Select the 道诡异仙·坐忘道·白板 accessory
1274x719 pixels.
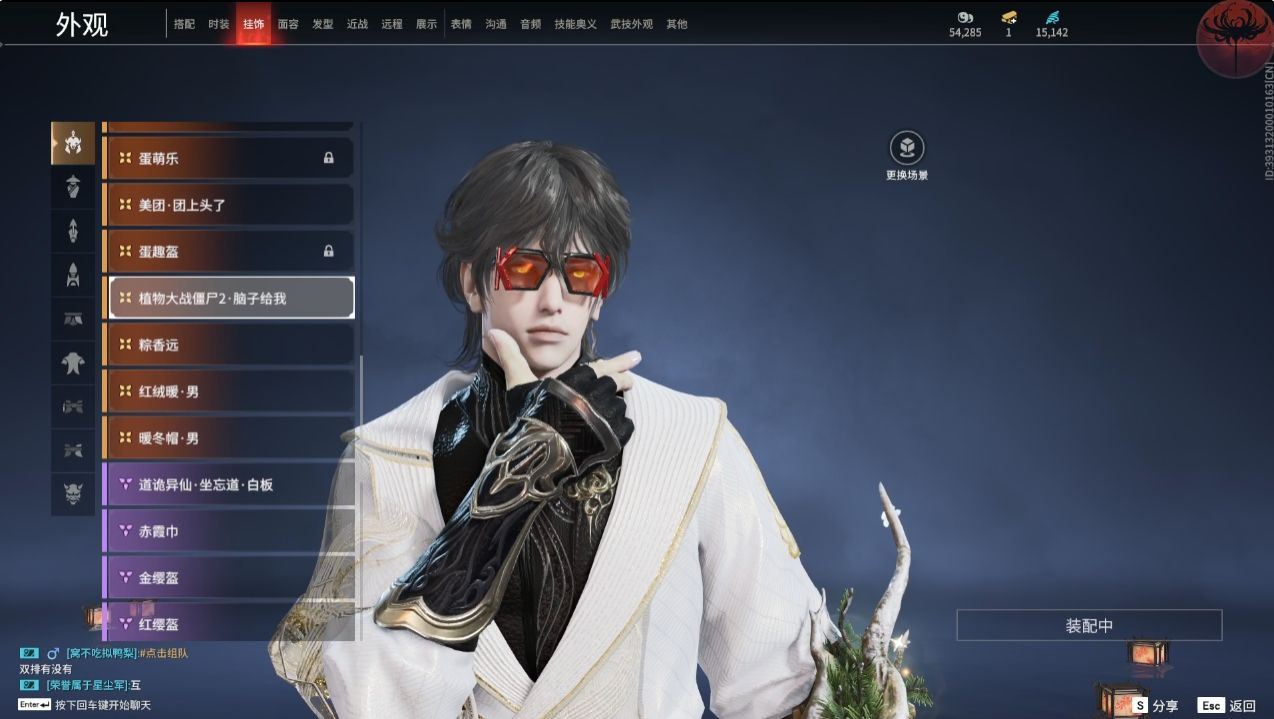point(229,485)
